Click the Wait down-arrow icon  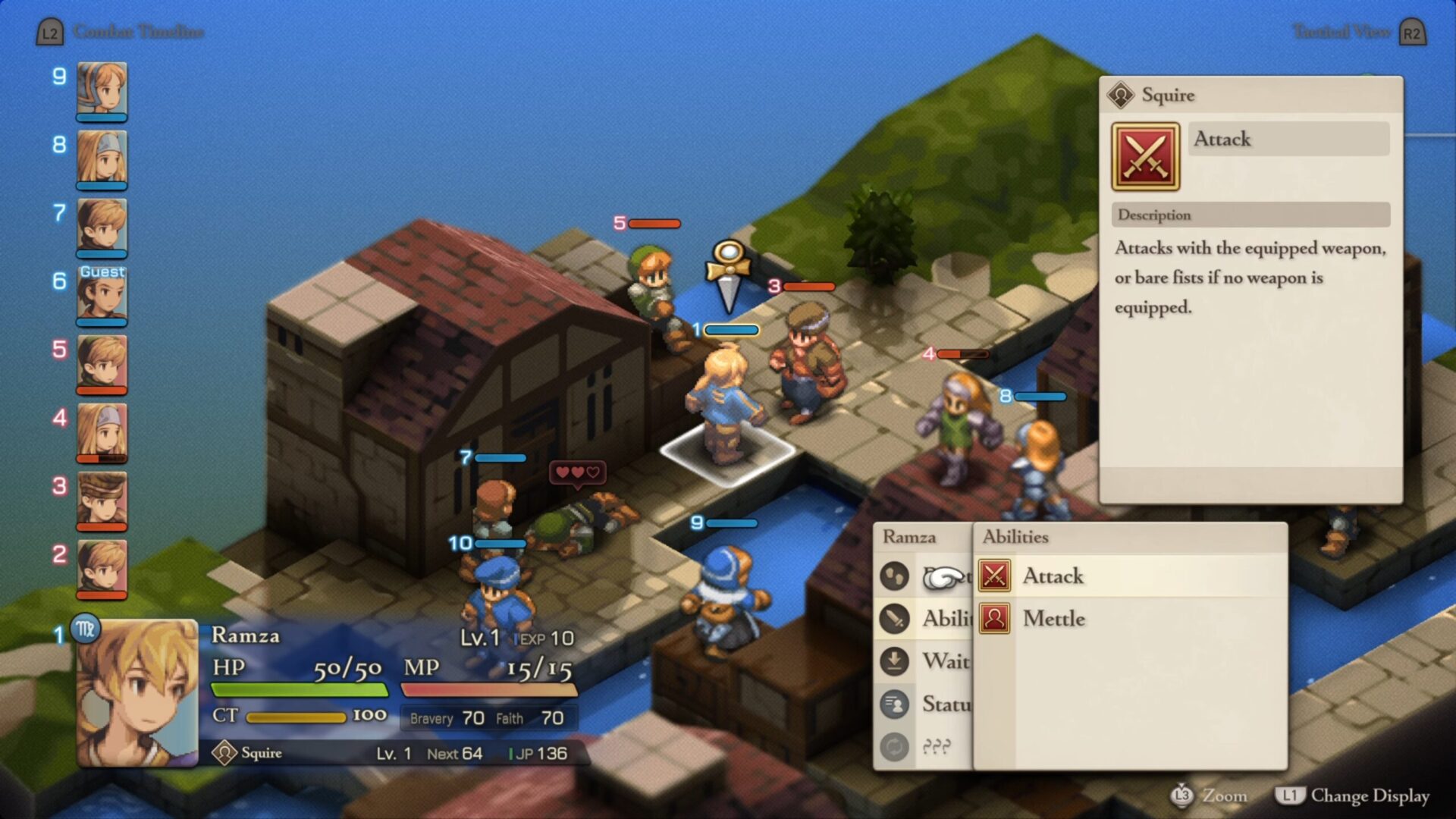click(x=895, y=661)
